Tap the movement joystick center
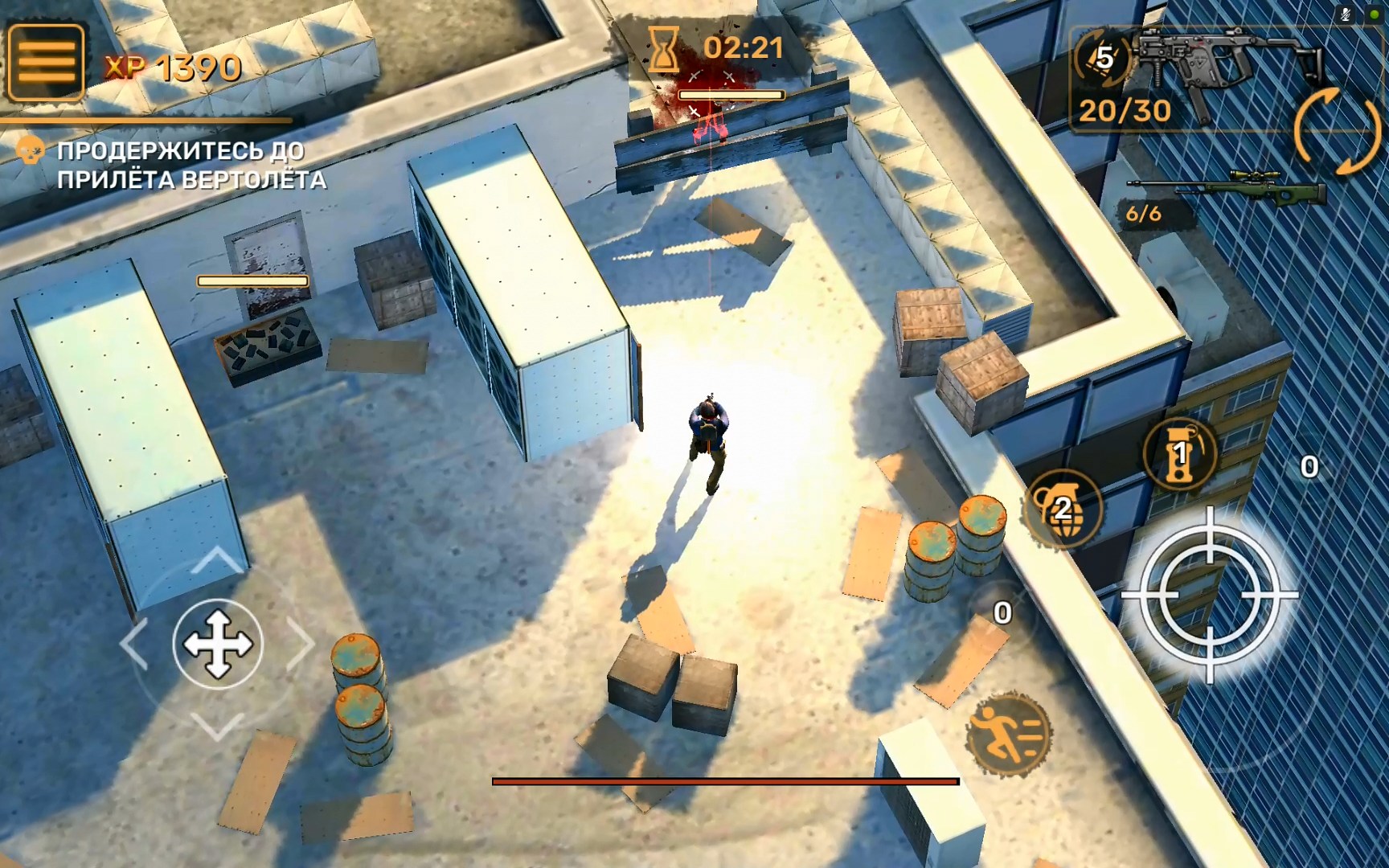 (x=218, y=644)
